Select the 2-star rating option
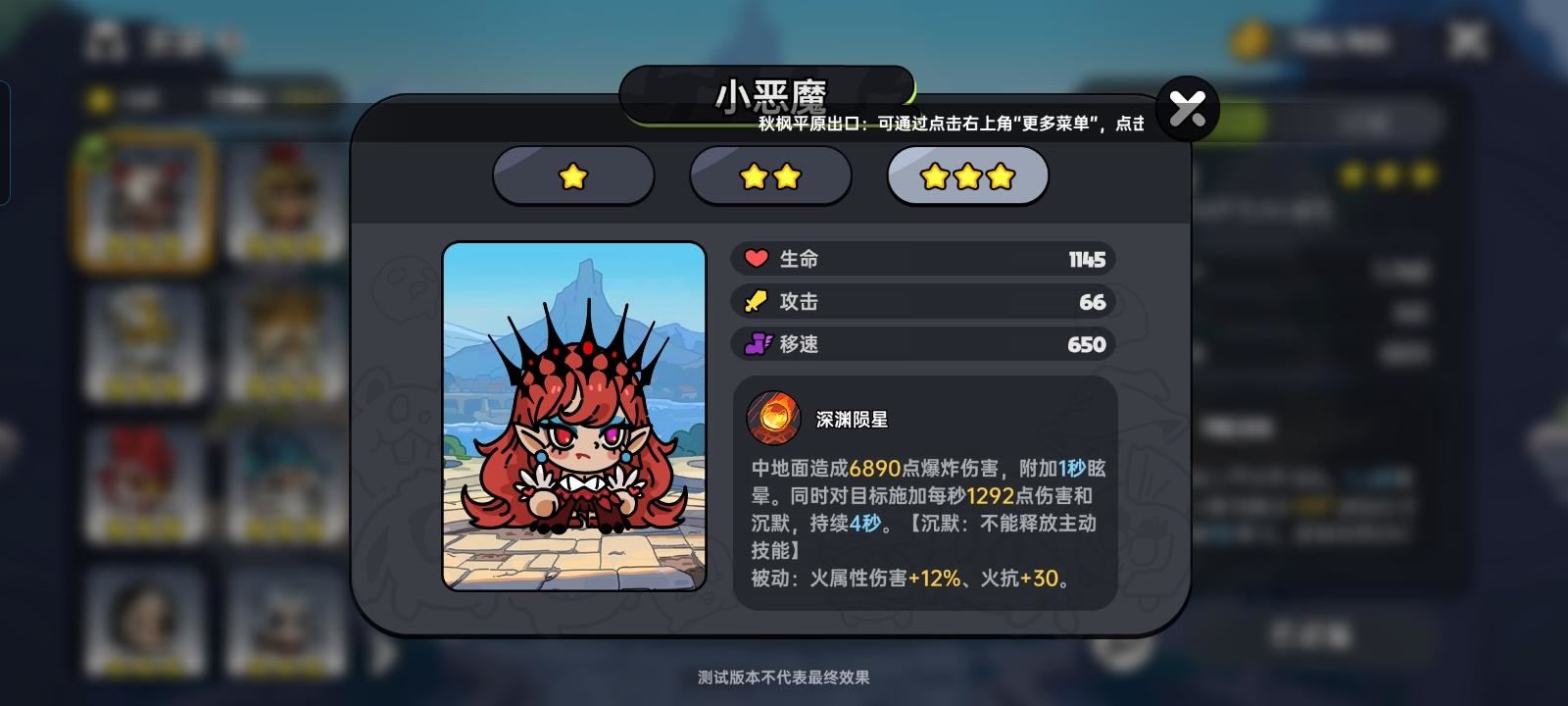Image resolution: width=1568 pixels, height=706 pixels. pyautogui.click(x=770, y=176)
